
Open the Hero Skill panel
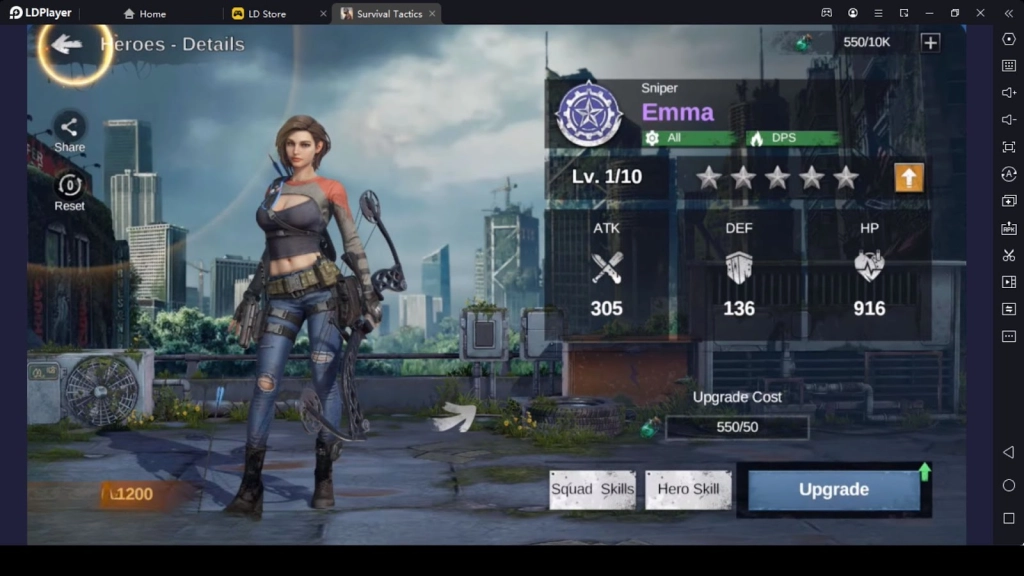click(688, 490)
